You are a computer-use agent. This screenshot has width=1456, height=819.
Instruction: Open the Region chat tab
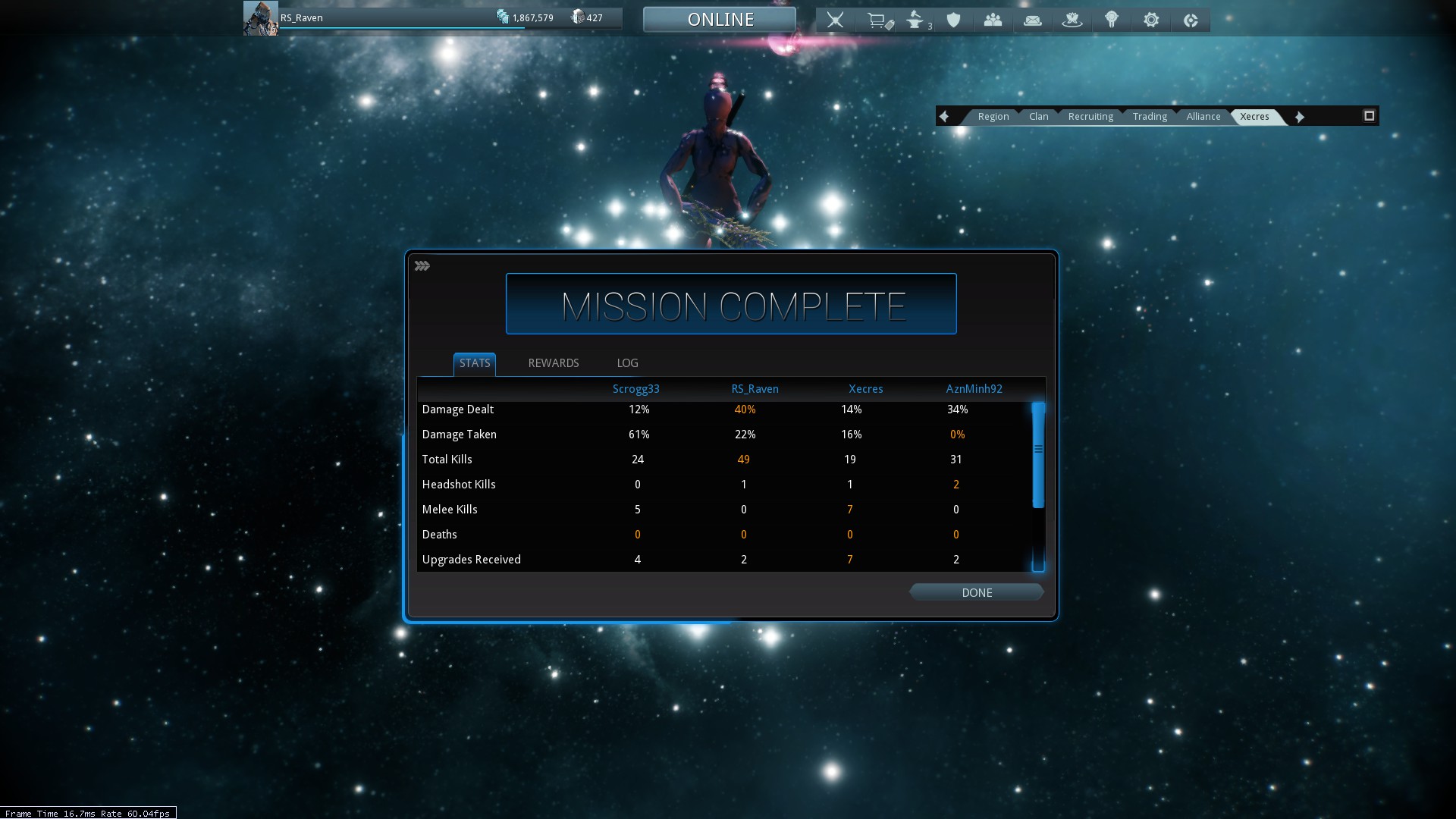click(x=993, y=116)
